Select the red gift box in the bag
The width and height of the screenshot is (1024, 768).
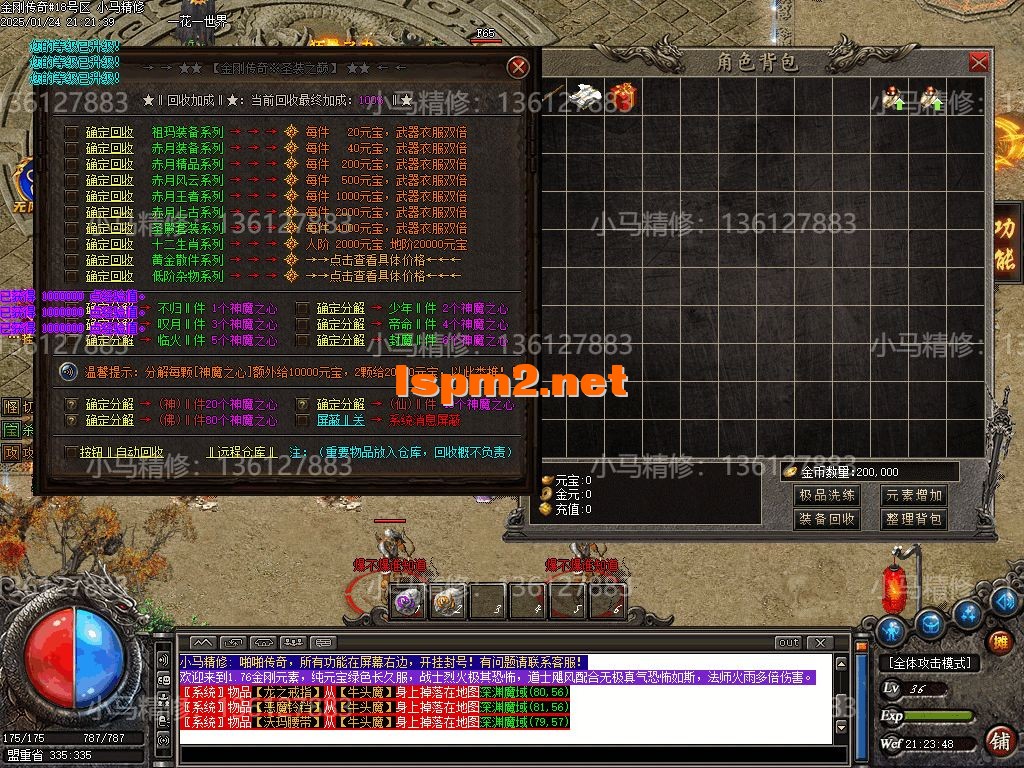click(x=622, y=96)
